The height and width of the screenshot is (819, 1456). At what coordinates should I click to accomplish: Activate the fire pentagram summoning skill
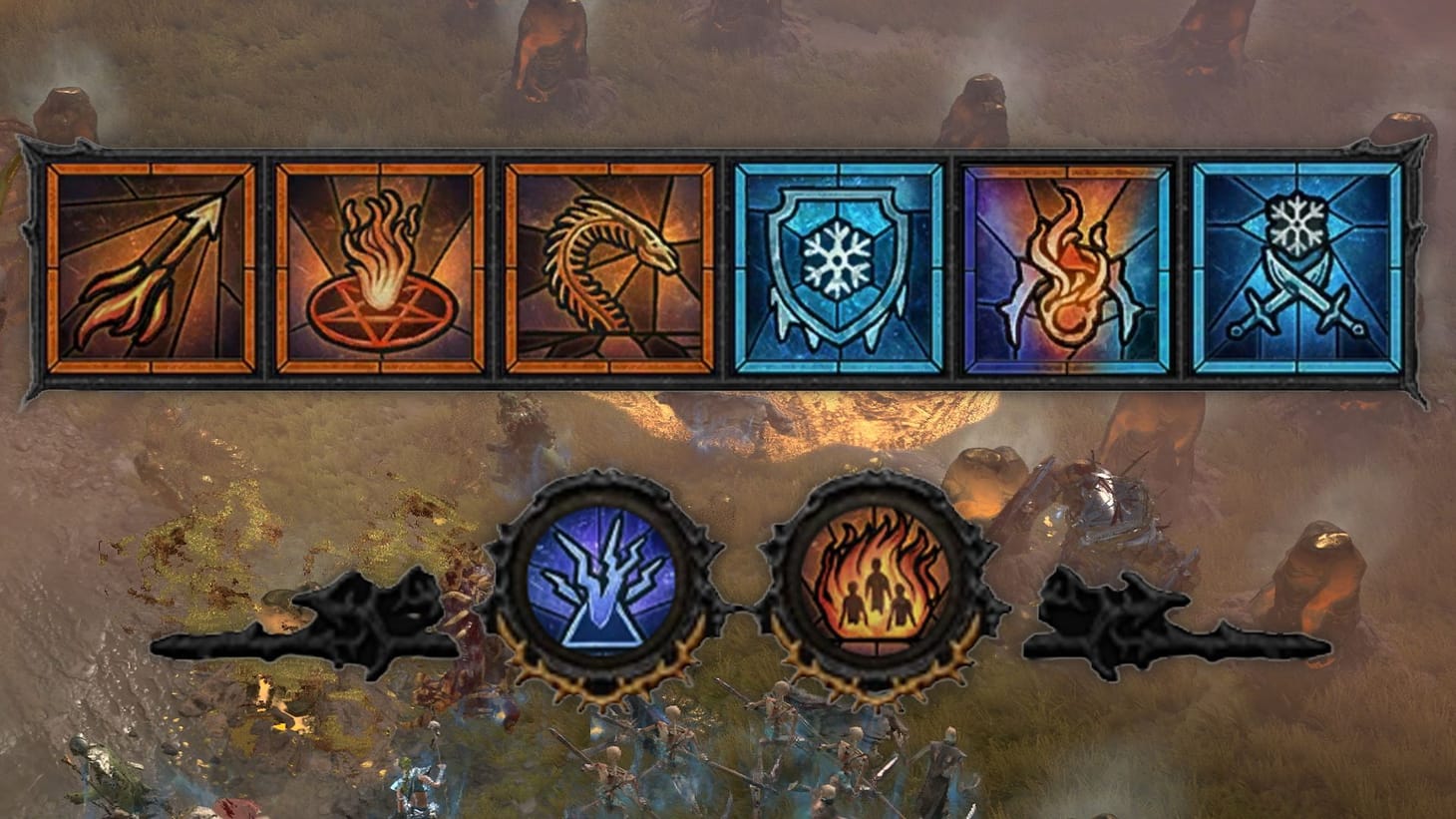[381, 268]
